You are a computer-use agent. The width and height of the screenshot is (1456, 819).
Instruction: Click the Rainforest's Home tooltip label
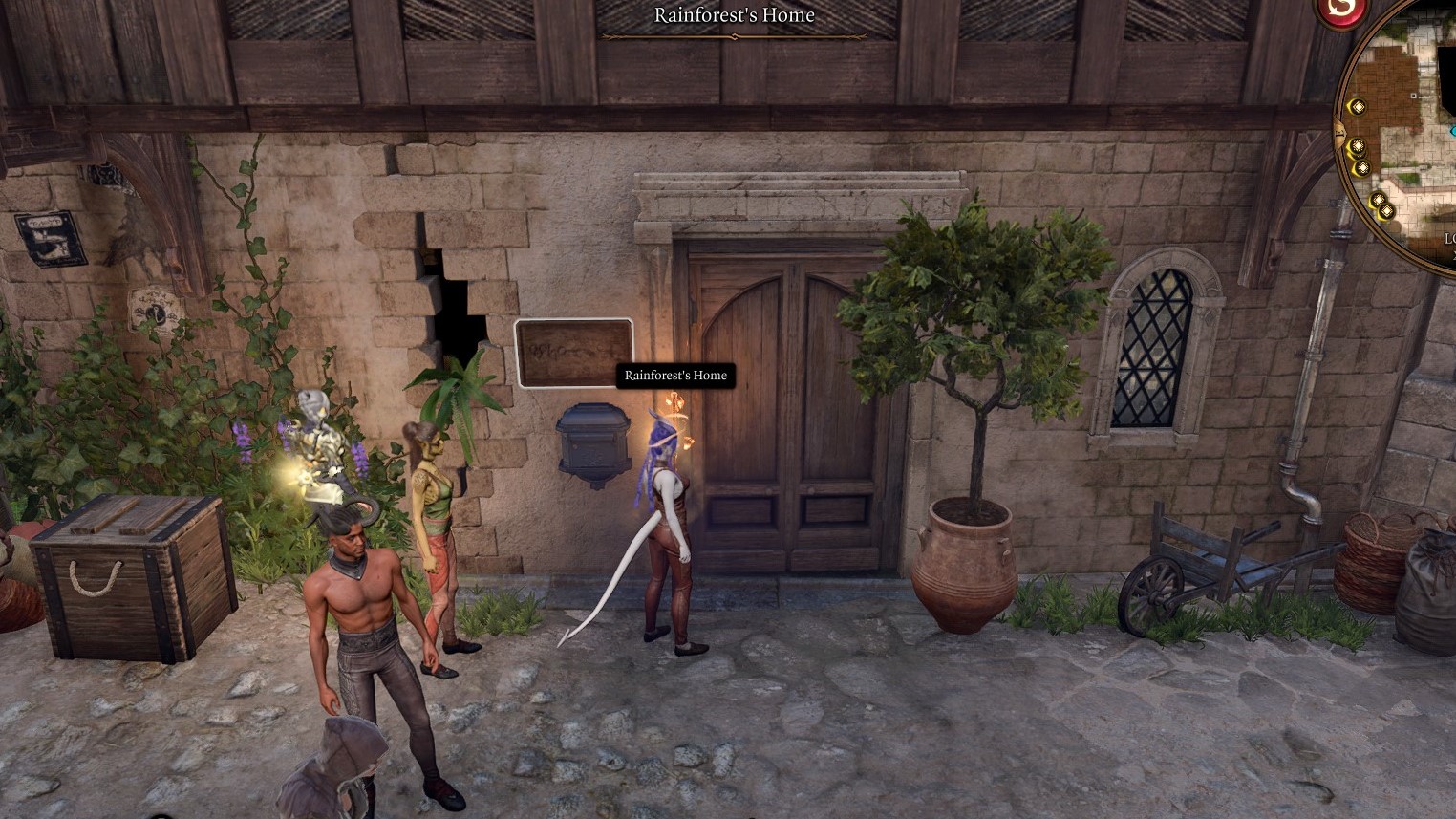pos(677,376)
